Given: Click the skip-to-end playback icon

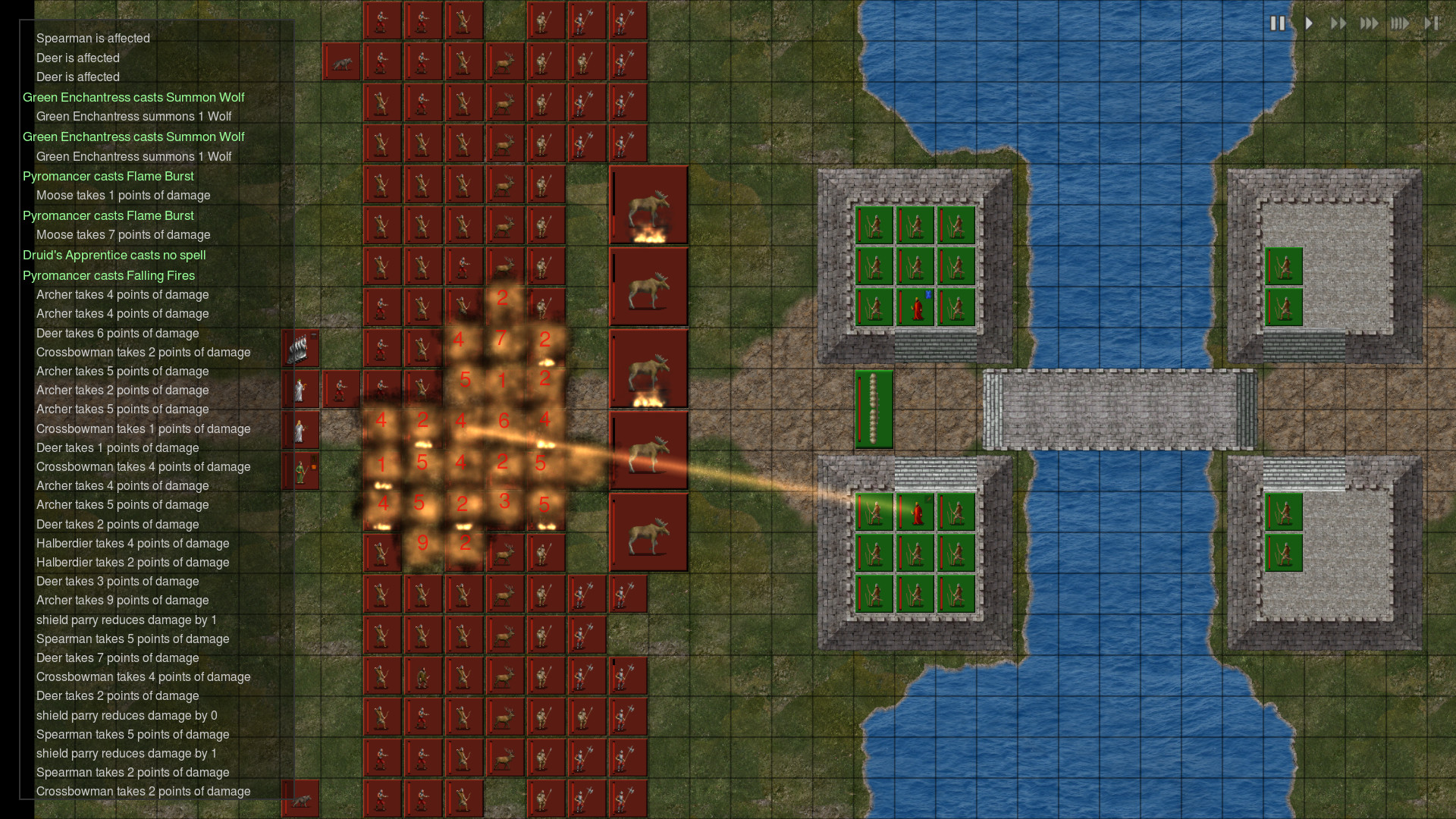Looking at the screenshot, I should click(x=1432, y=24).
